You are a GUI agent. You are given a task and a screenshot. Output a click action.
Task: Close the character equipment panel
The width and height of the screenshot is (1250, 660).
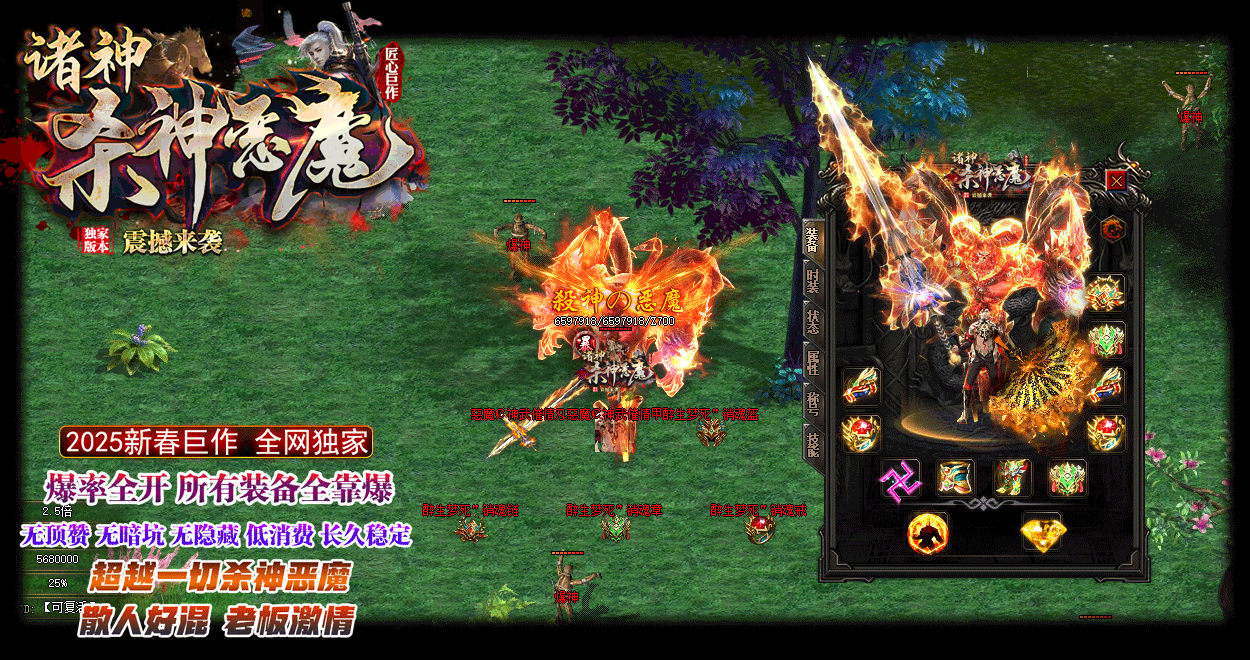click(1117, 181)
